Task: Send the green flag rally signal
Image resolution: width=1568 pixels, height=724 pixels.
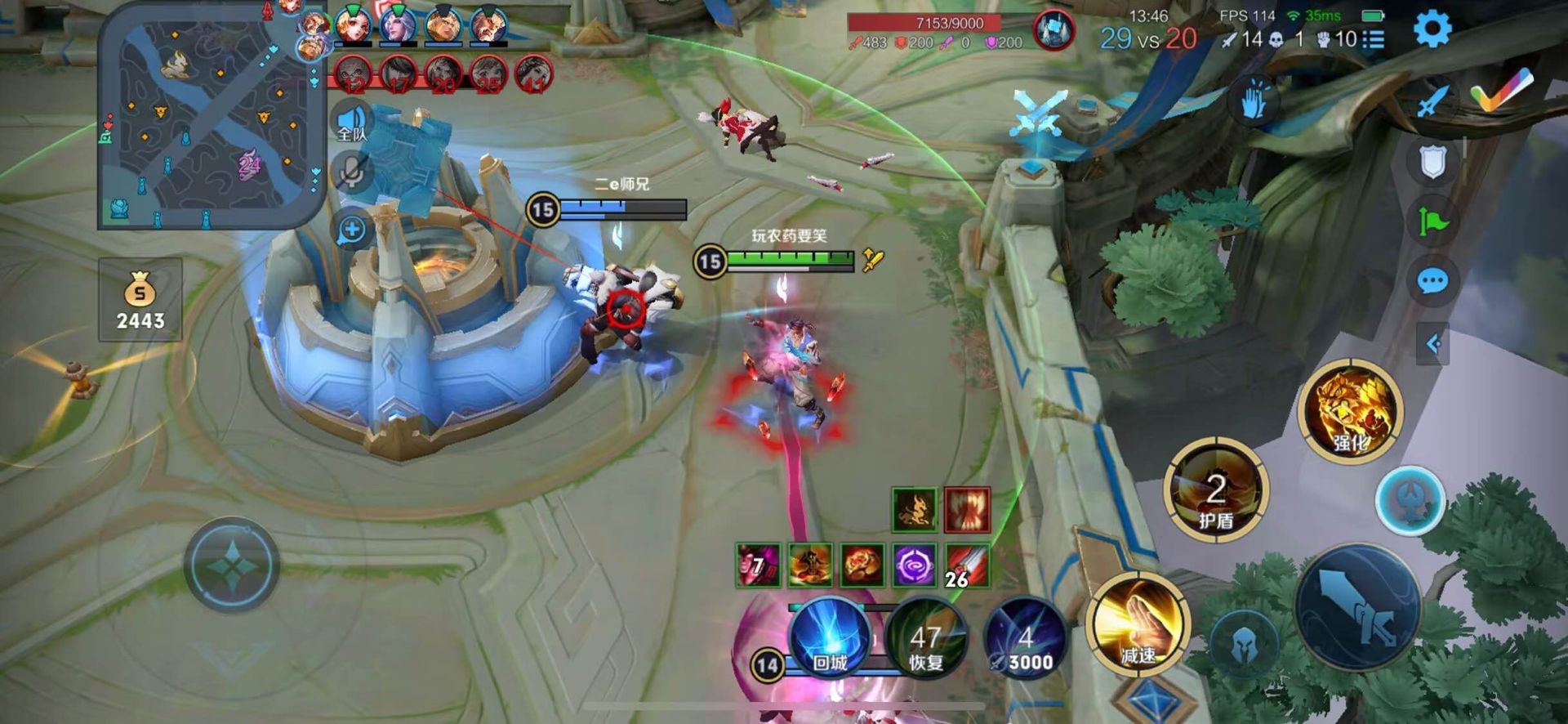Action: click(x=1432, y=221)
